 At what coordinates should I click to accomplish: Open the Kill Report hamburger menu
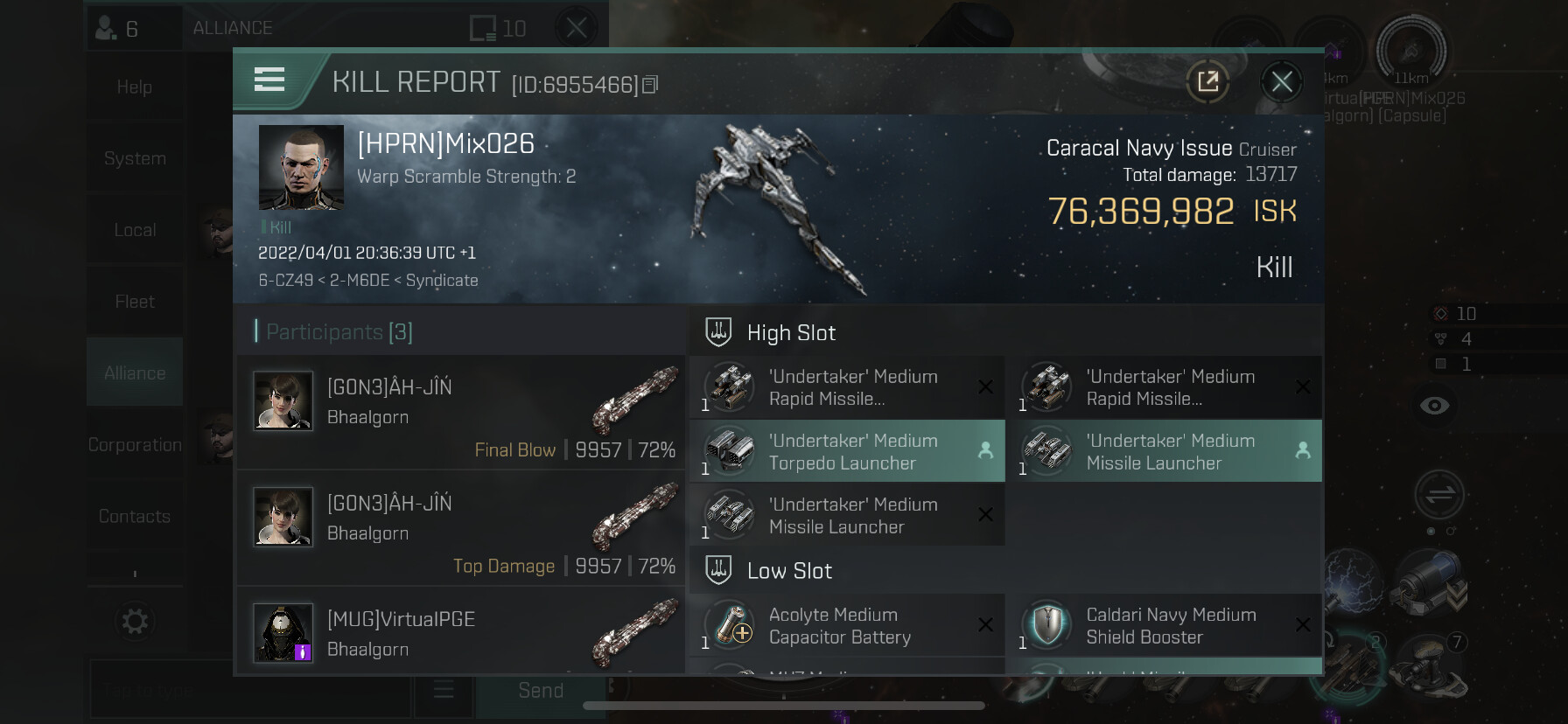(x=269, y=80)
